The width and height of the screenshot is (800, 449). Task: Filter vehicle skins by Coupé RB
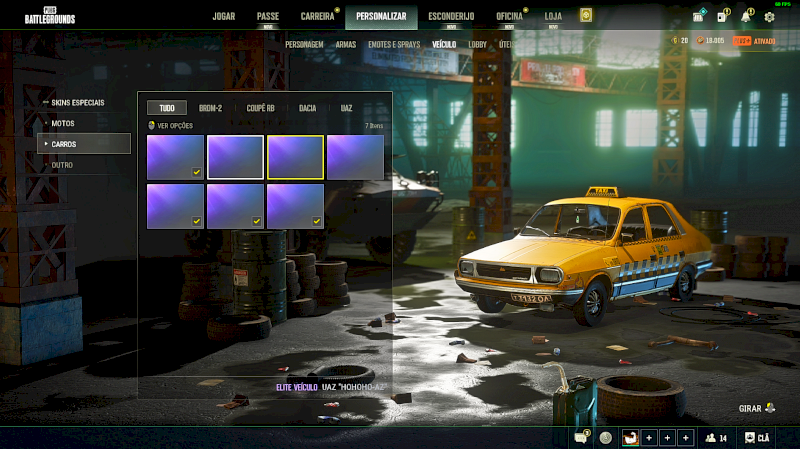(261, 108)
